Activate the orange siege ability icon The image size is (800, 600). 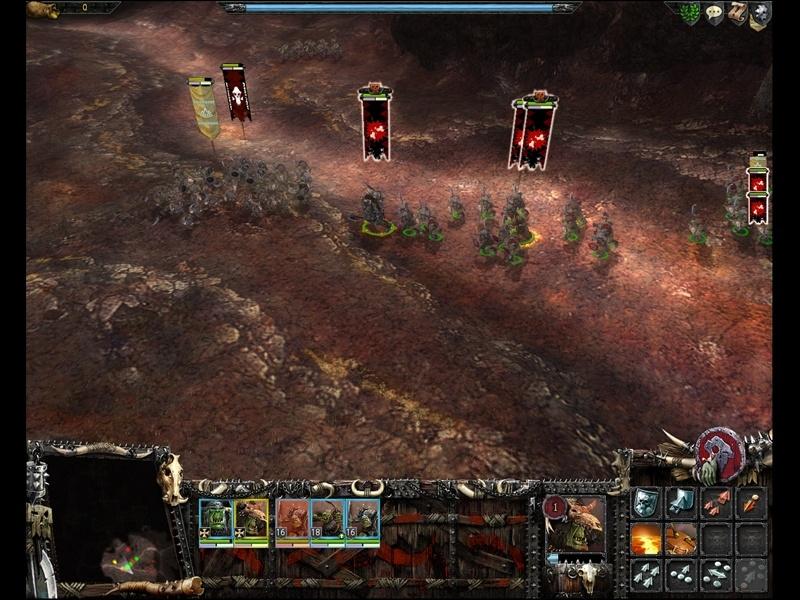(x=681, y=539)
